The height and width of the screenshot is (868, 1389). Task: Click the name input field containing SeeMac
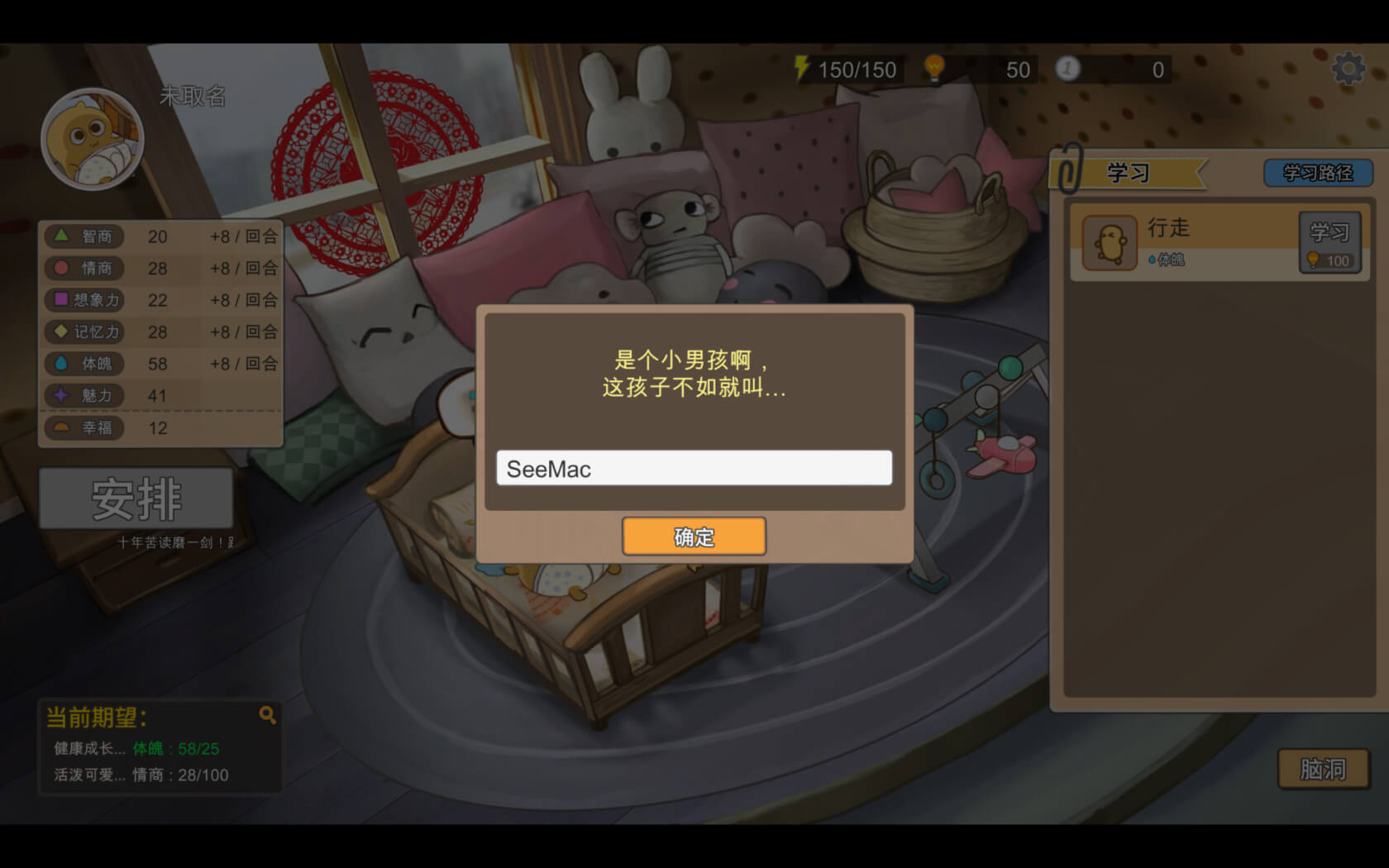pyautogui.click(x=694, y=468)
